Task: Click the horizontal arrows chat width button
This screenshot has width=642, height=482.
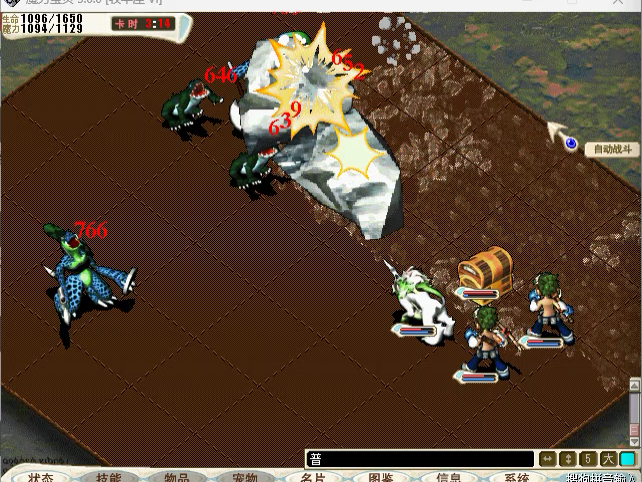Action: click(x=547, y=459)
